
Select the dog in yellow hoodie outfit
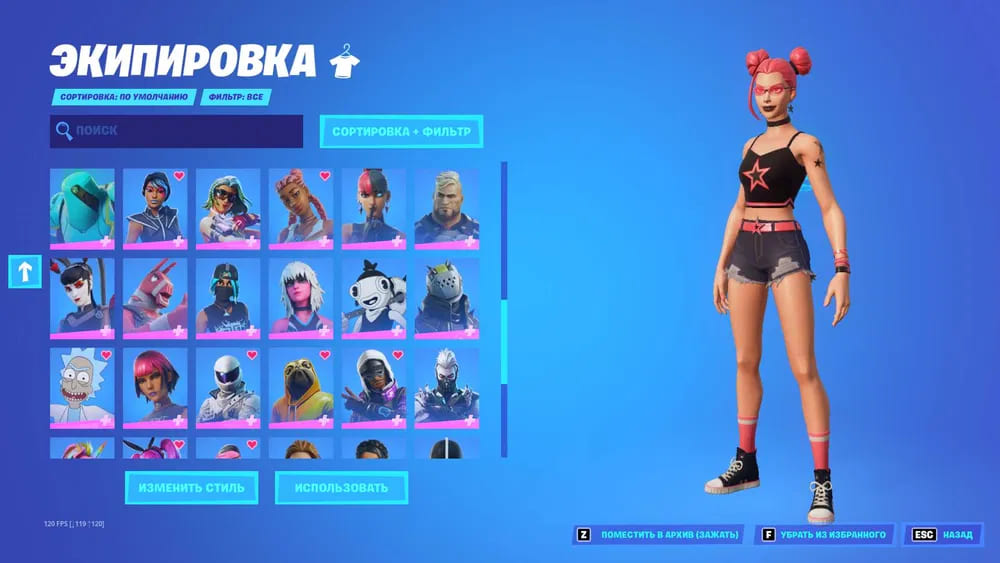pyautogui.click(x=301, y=386)
